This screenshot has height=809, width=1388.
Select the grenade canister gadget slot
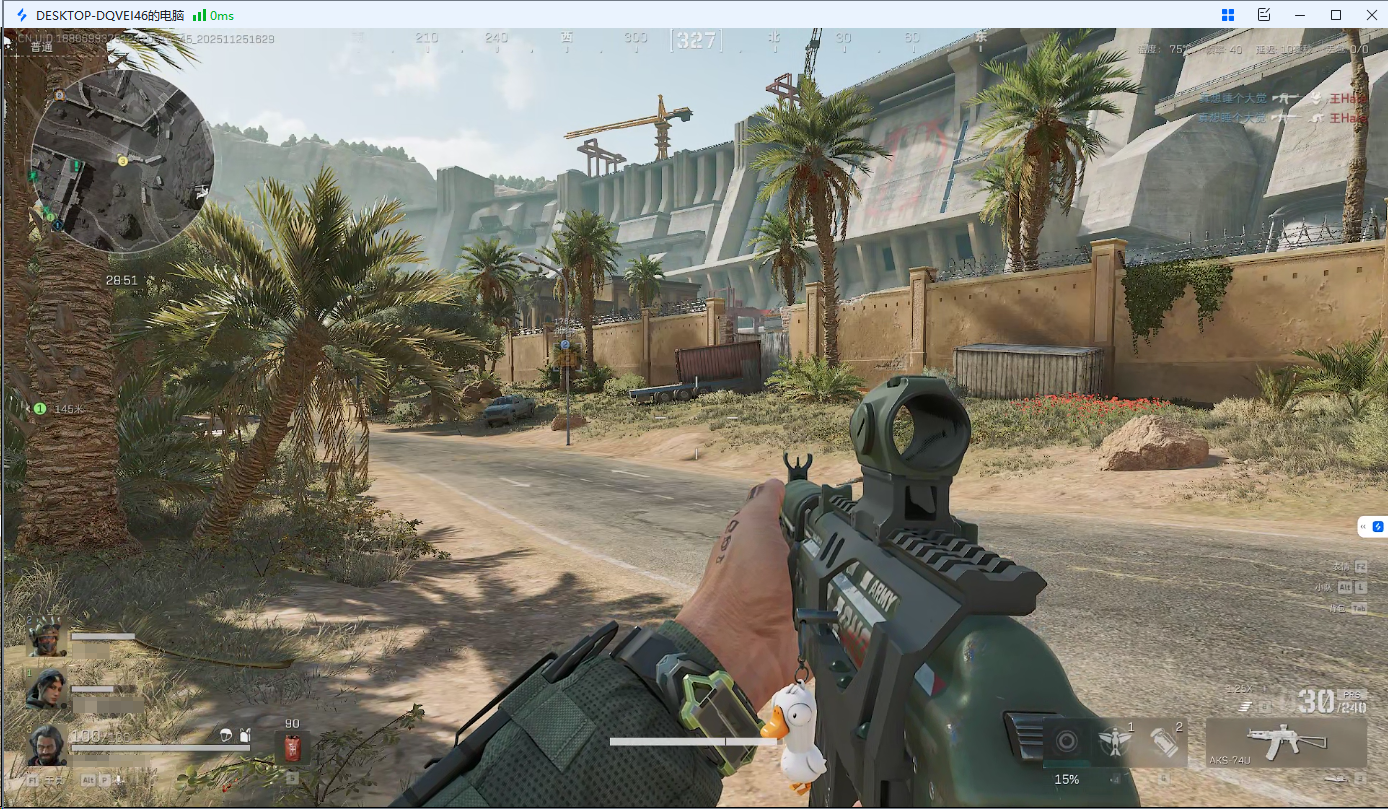point(1164,743)
